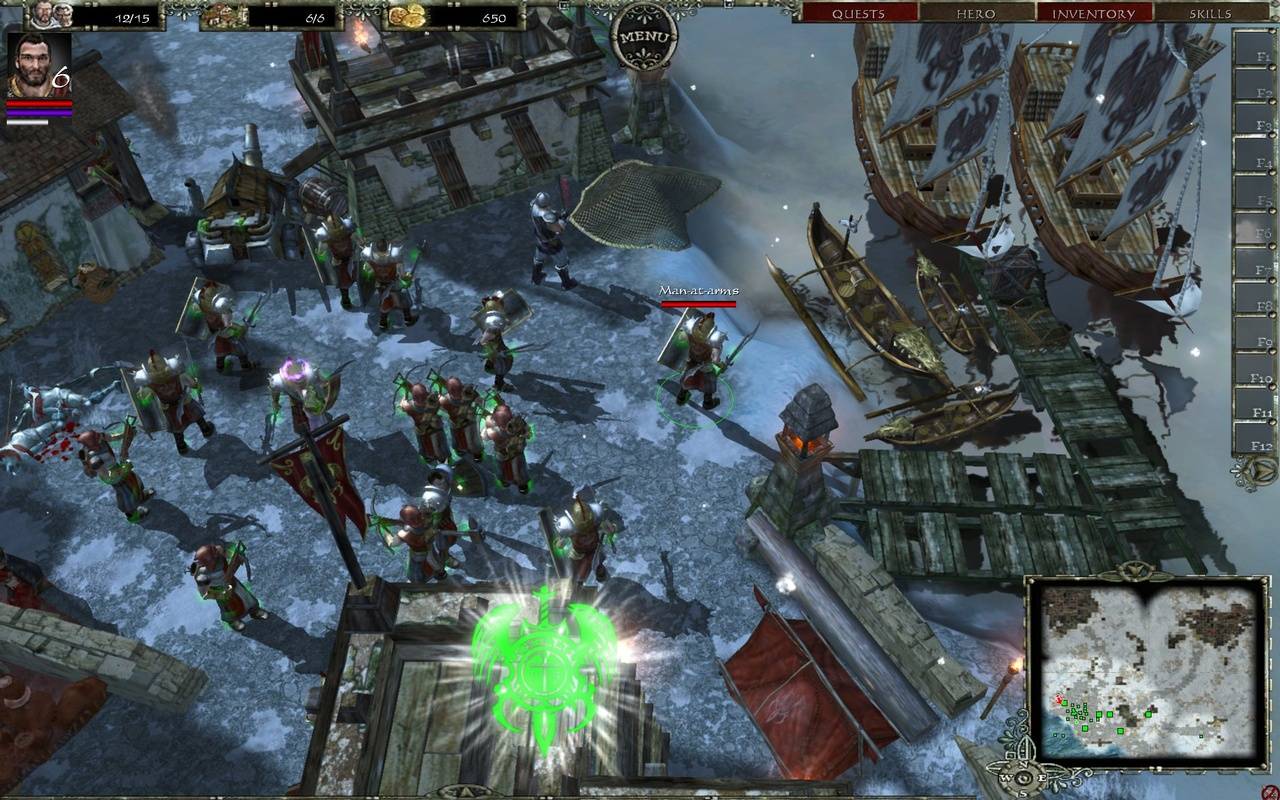Open the round Menu button
Screen dimensions: 1280x800
(x=644, y=37)
